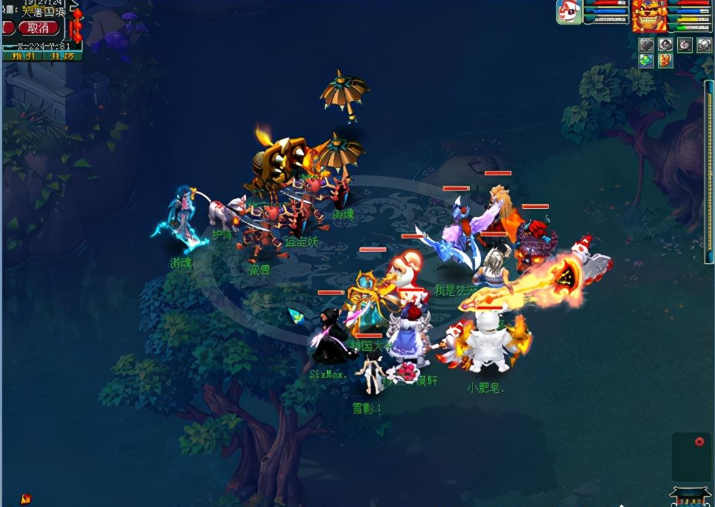Click the red 取消 cancel button
Image resolution: width=715 pixels, height=507 pixels.
coord(38,28)
